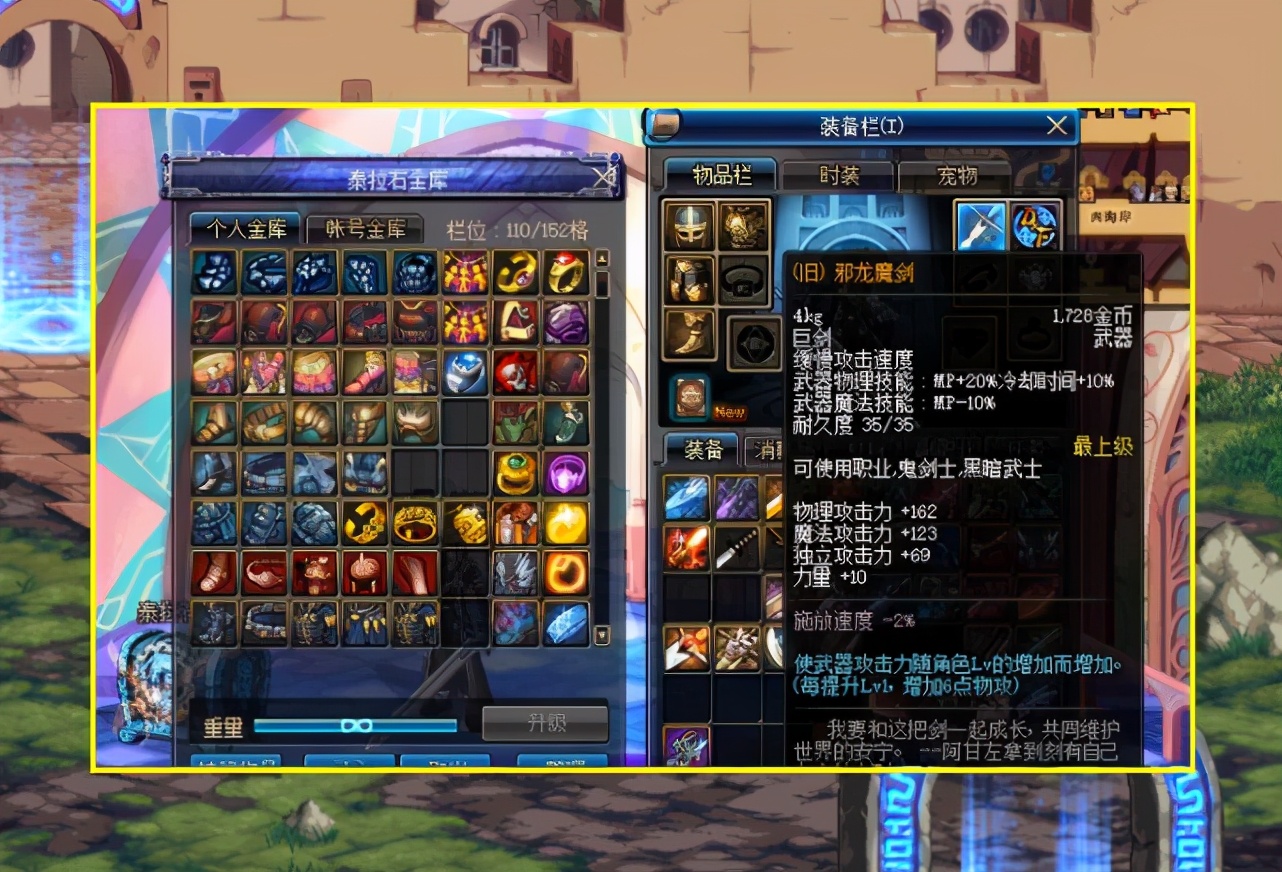Click the 重量 weight progress bar

click(355, 724)
